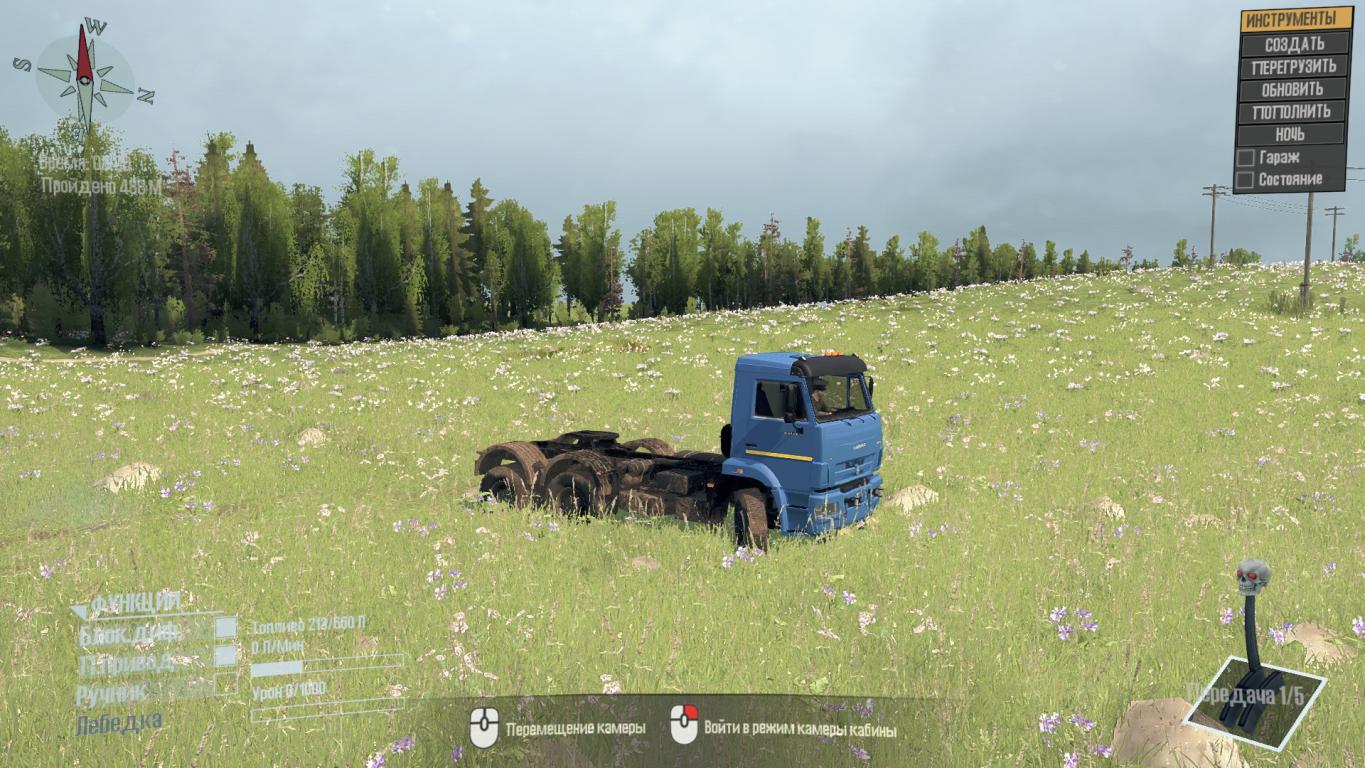Click the Создать tools button
Viewport: 1365px width, 768px height.
click(1294, 44)
